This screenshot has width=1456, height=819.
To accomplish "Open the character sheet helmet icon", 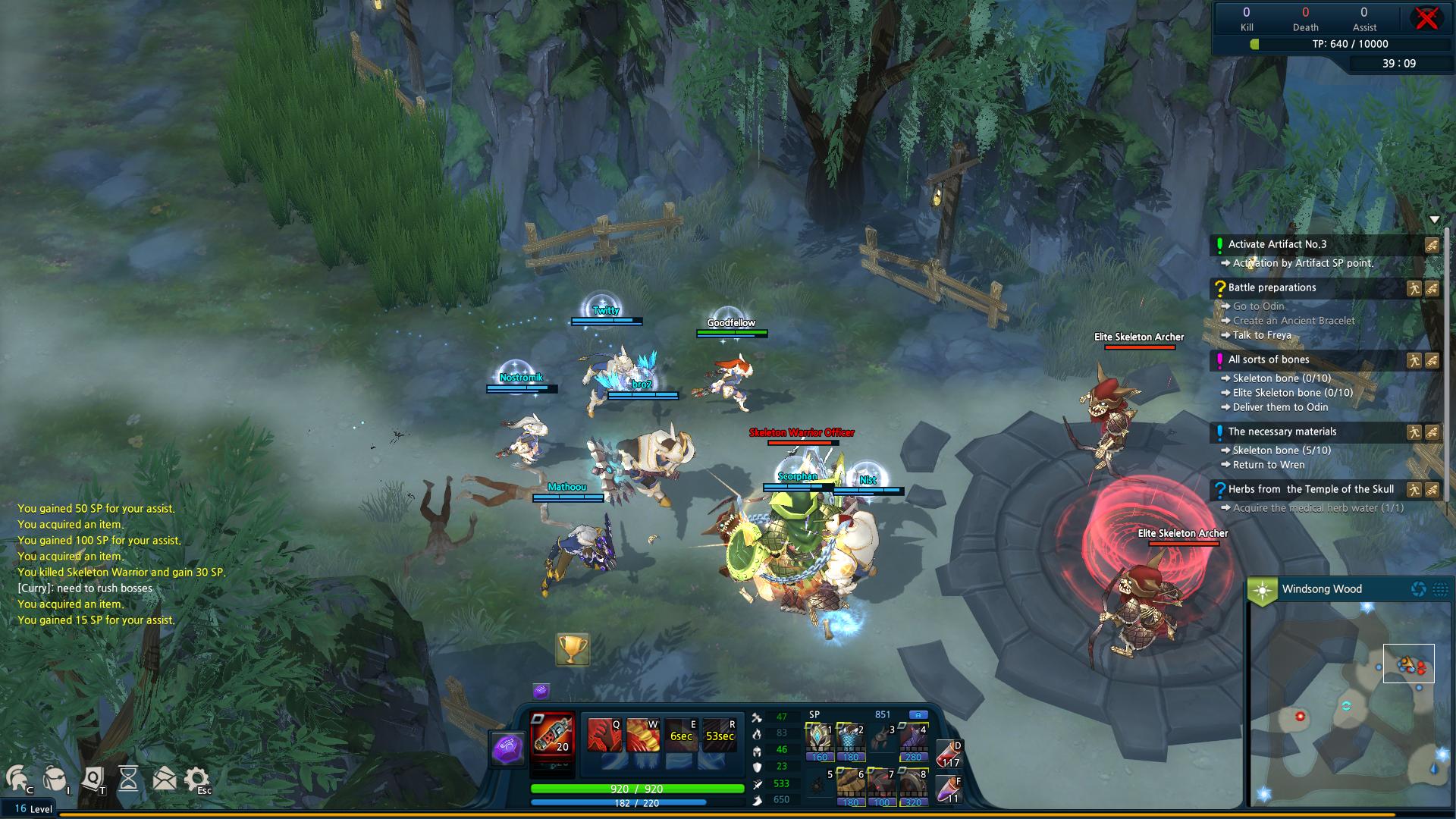I will pos(18,778).
